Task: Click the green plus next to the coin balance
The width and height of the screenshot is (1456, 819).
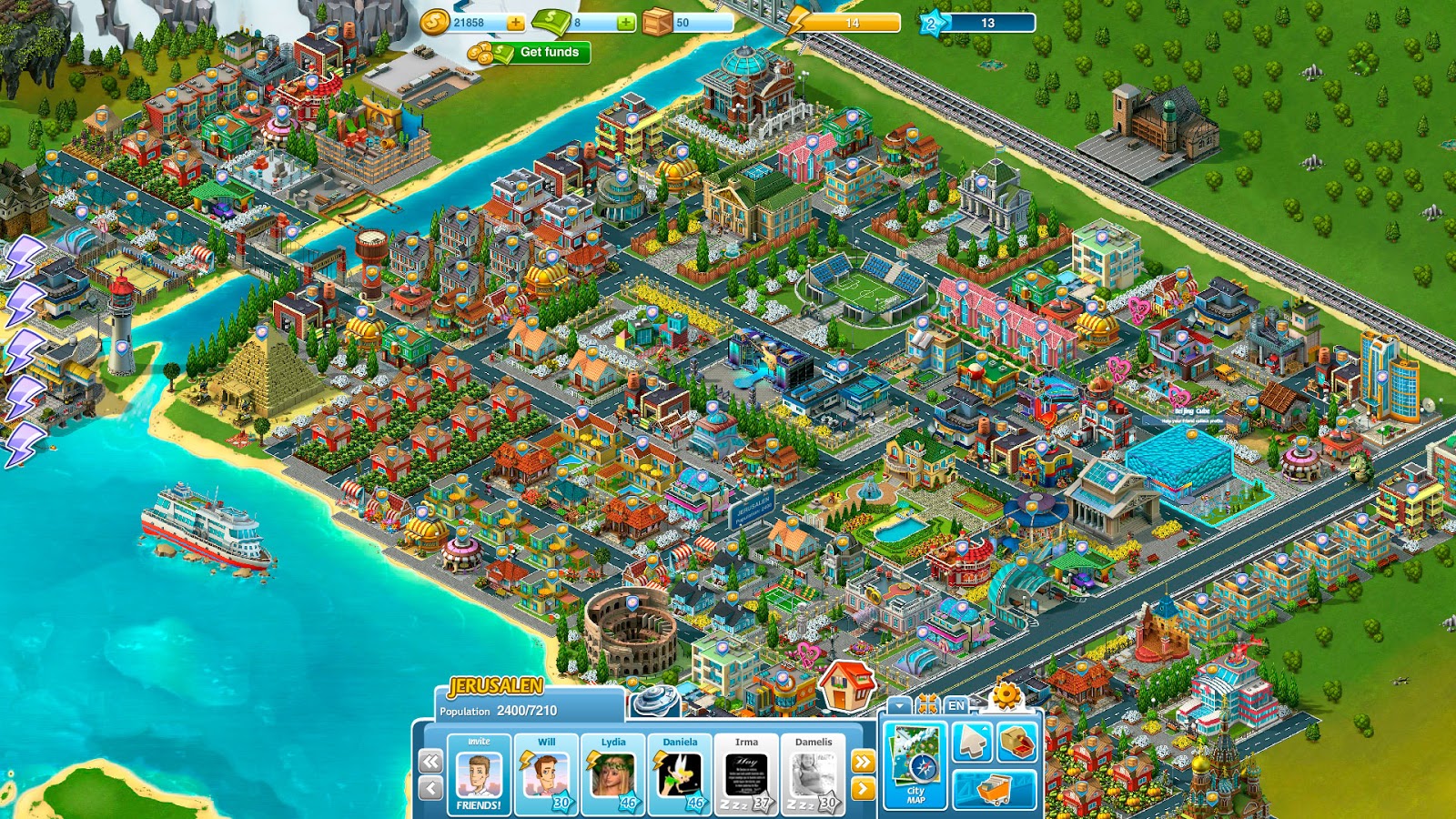Action: coord(515,24)
